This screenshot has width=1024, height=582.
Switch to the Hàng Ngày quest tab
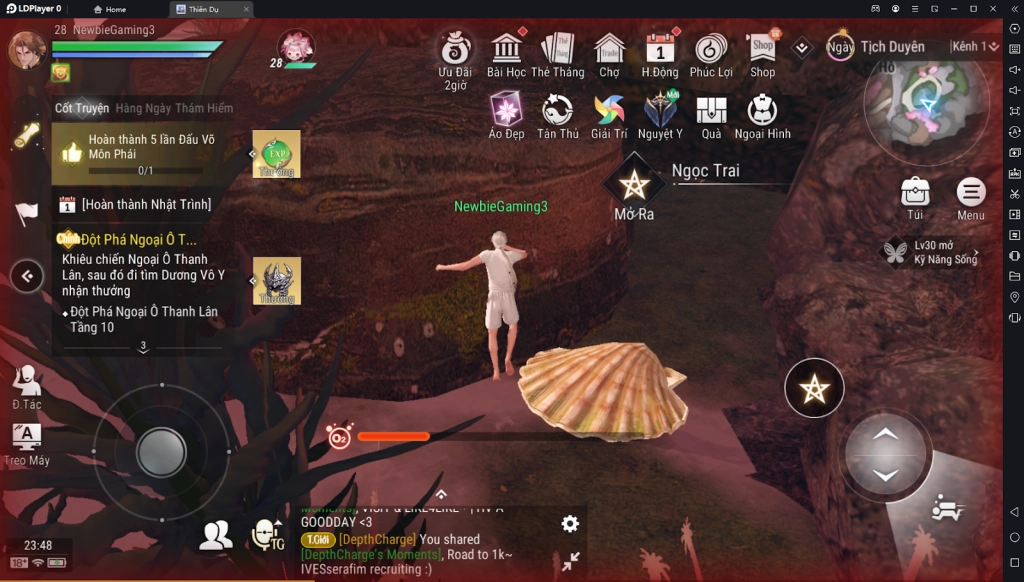pyautogui.click(x=143, y=108)
